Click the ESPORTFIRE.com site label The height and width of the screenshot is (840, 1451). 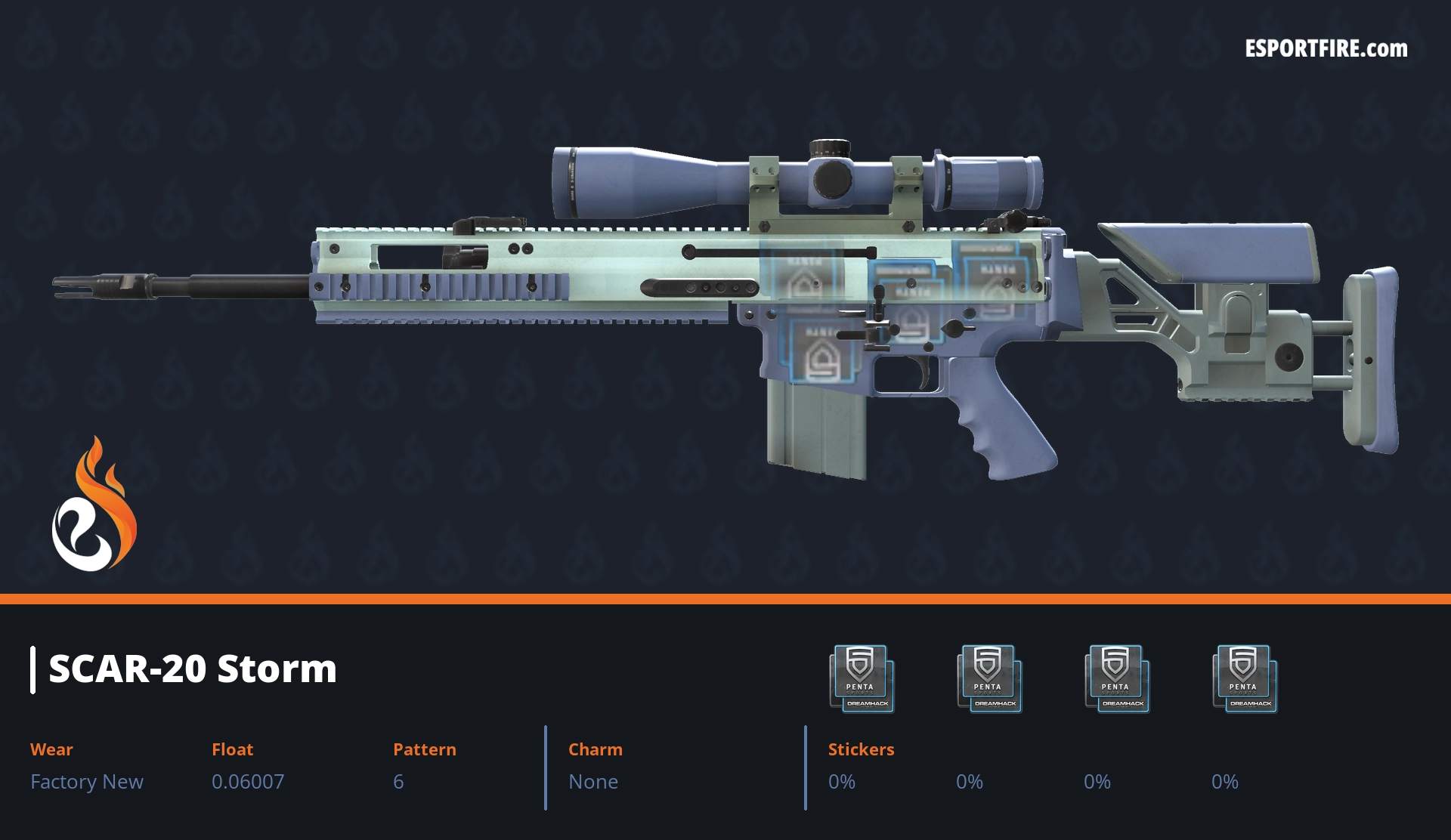pyautogui.click(x=1326, y=49)
